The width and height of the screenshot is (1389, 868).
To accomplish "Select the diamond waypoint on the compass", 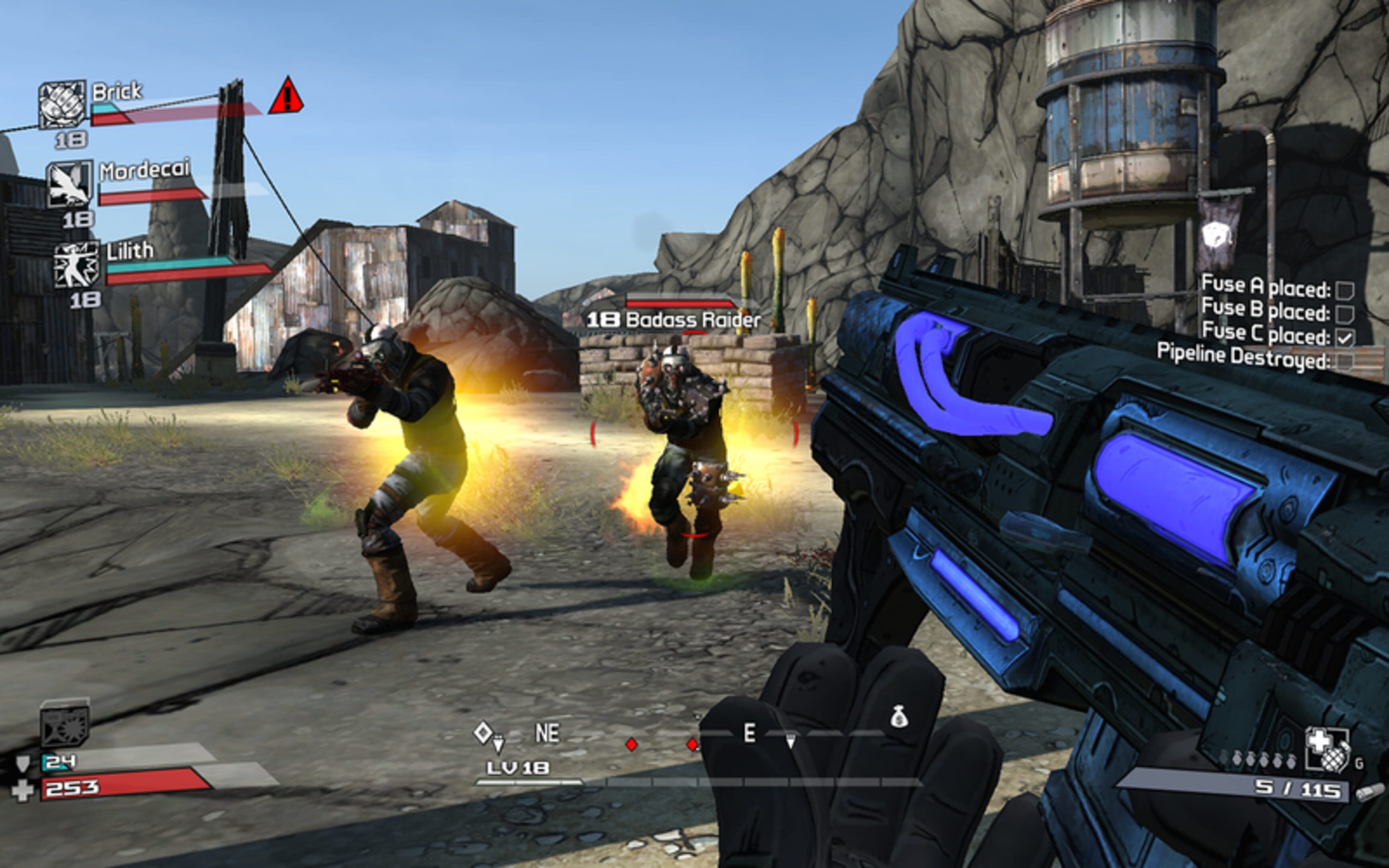I will pos(483,732).
